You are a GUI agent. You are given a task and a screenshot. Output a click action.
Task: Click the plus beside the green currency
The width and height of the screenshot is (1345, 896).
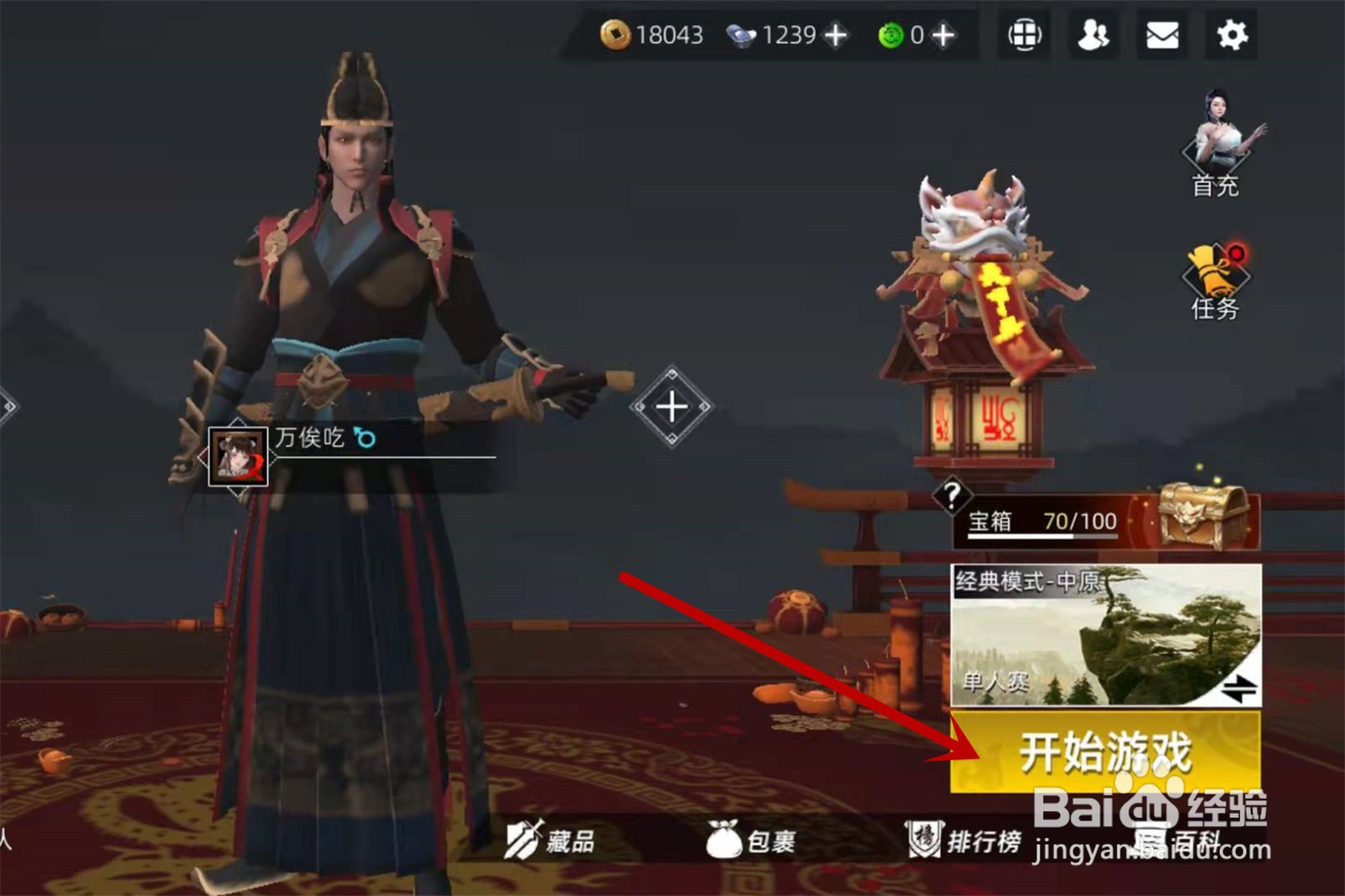tap(943, 35)
